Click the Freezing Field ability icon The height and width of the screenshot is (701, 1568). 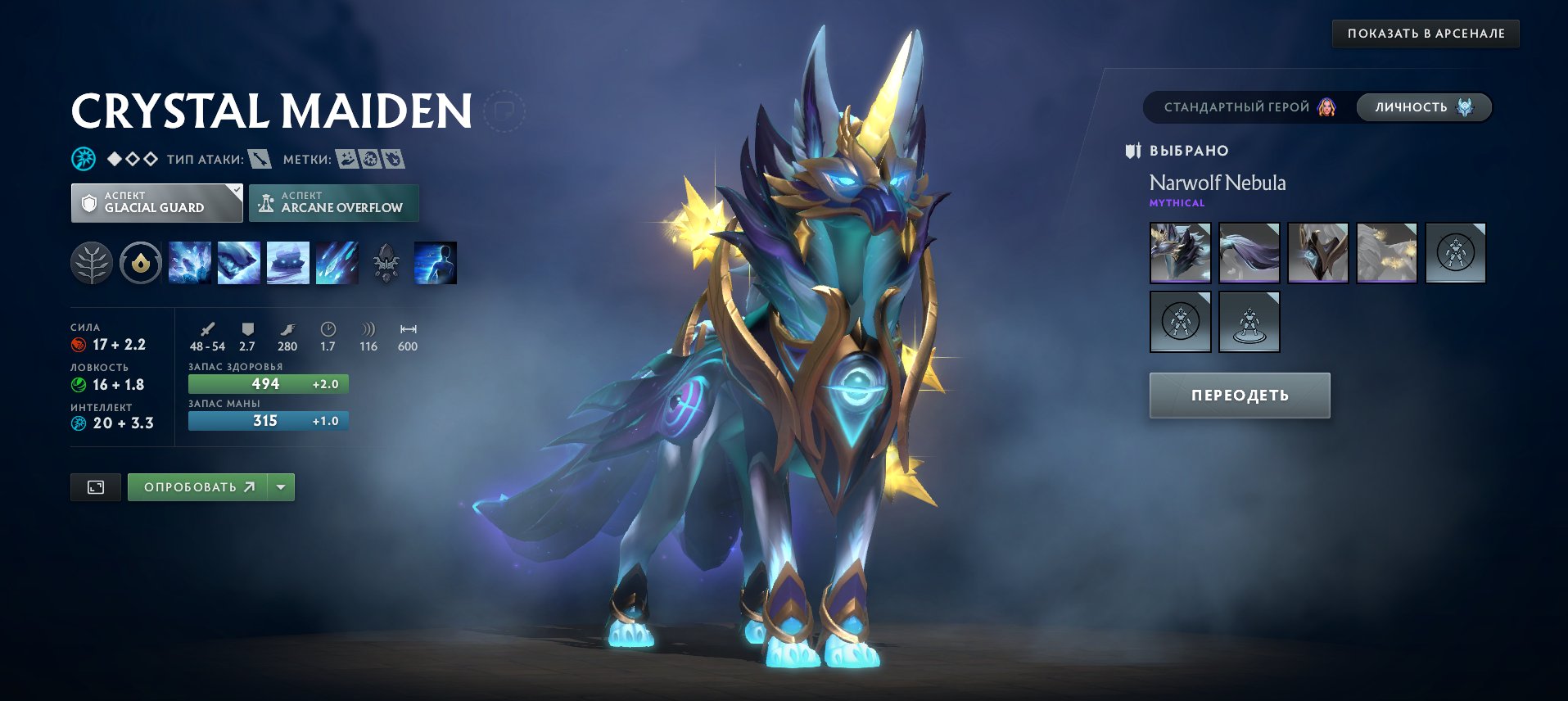tap(337, 262)
